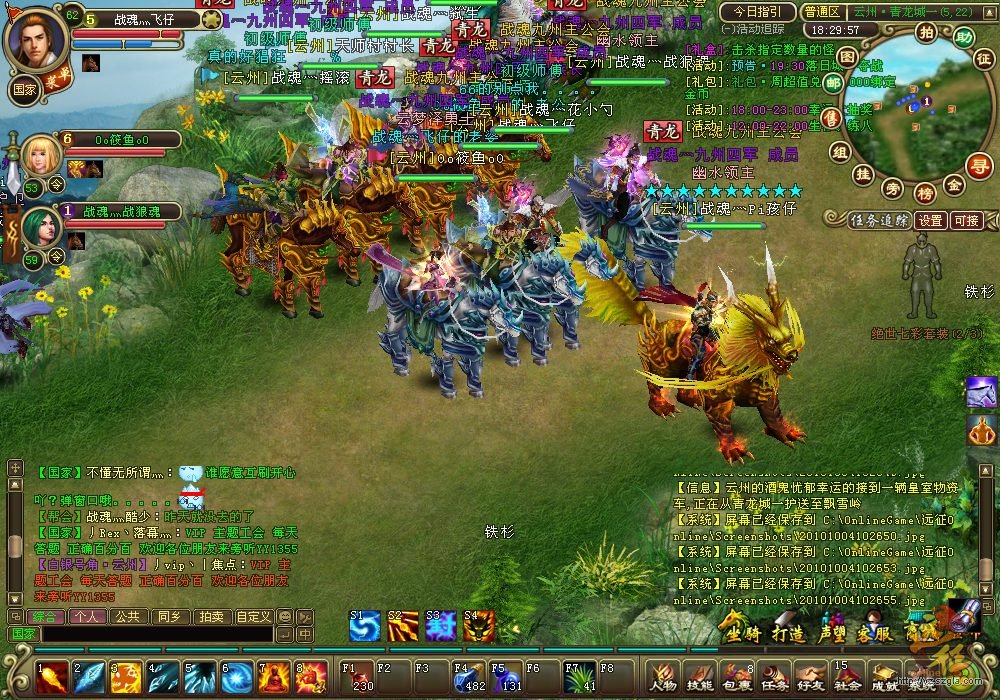This screenshot has width=1000, height=700.
Task: Switch chat to the 拍卖 tab
Action: click(x=210, y=616)
